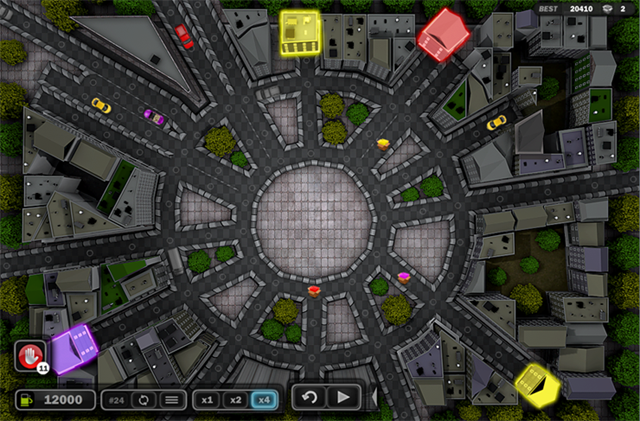
Task: Set game speed to x1
Action: [x=207, y=399]
